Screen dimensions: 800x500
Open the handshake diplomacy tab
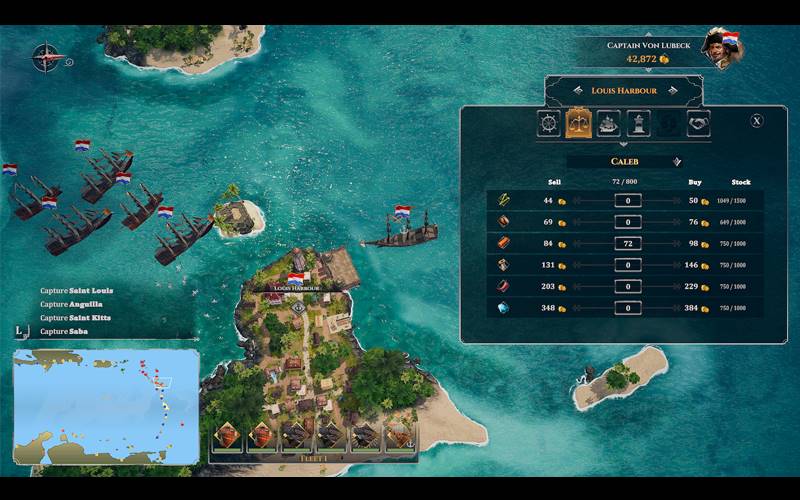(696, 123)
